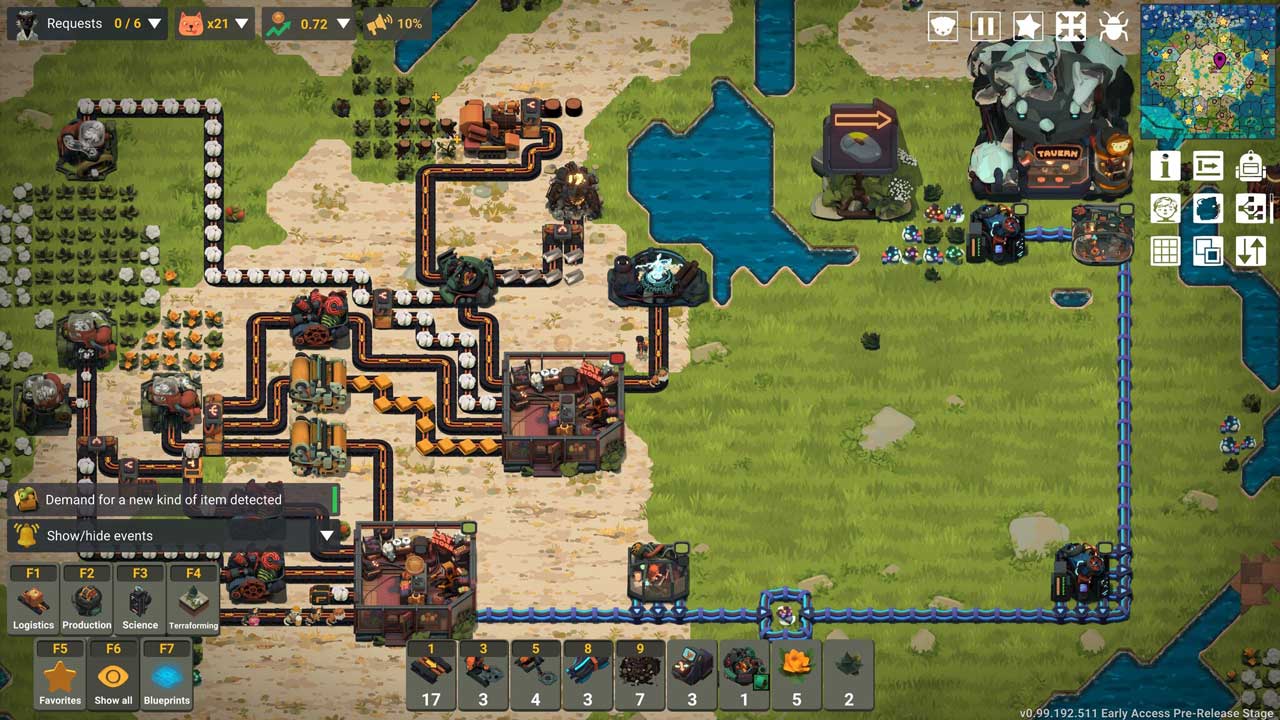Open the Production build category
This screenshot has width=1280, height=720.
[87, 600]
